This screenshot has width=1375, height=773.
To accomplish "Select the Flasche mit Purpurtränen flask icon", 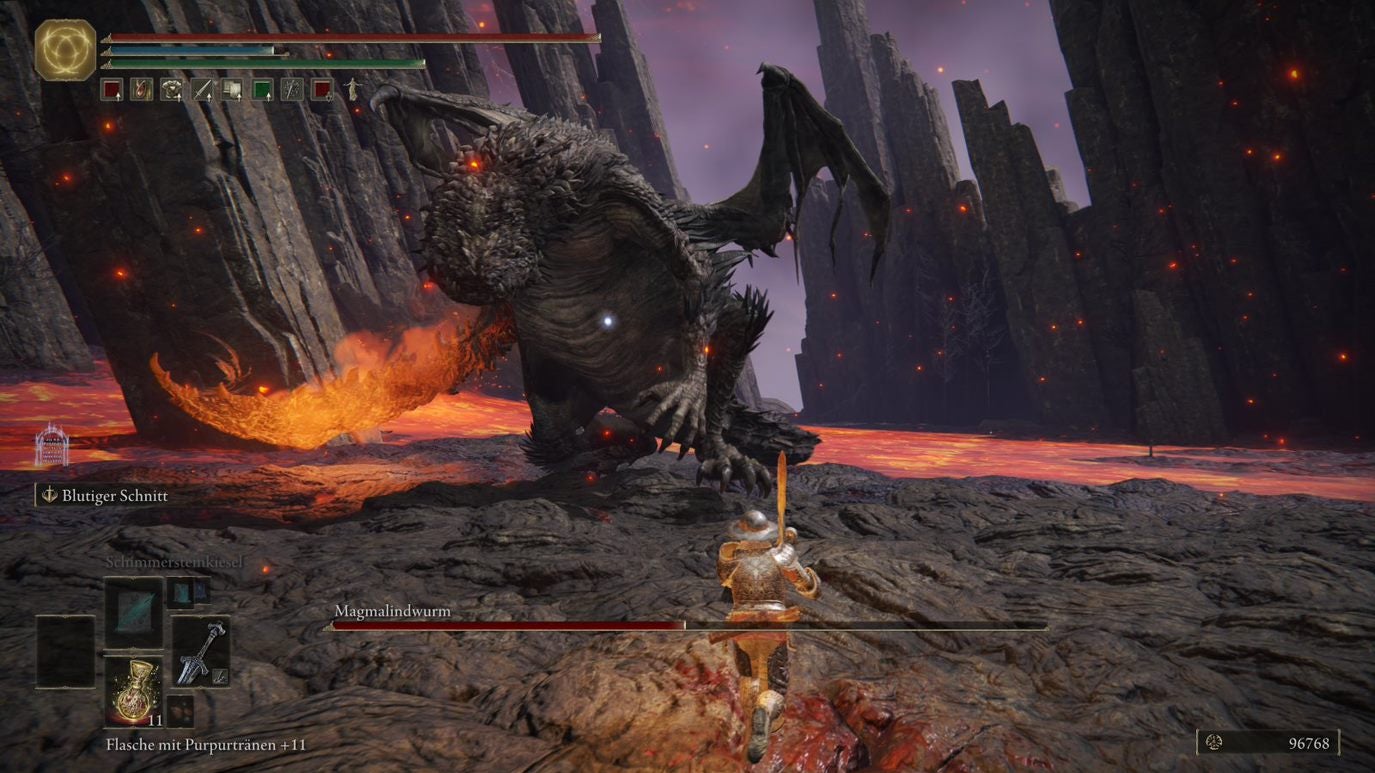I will (133, 690).
